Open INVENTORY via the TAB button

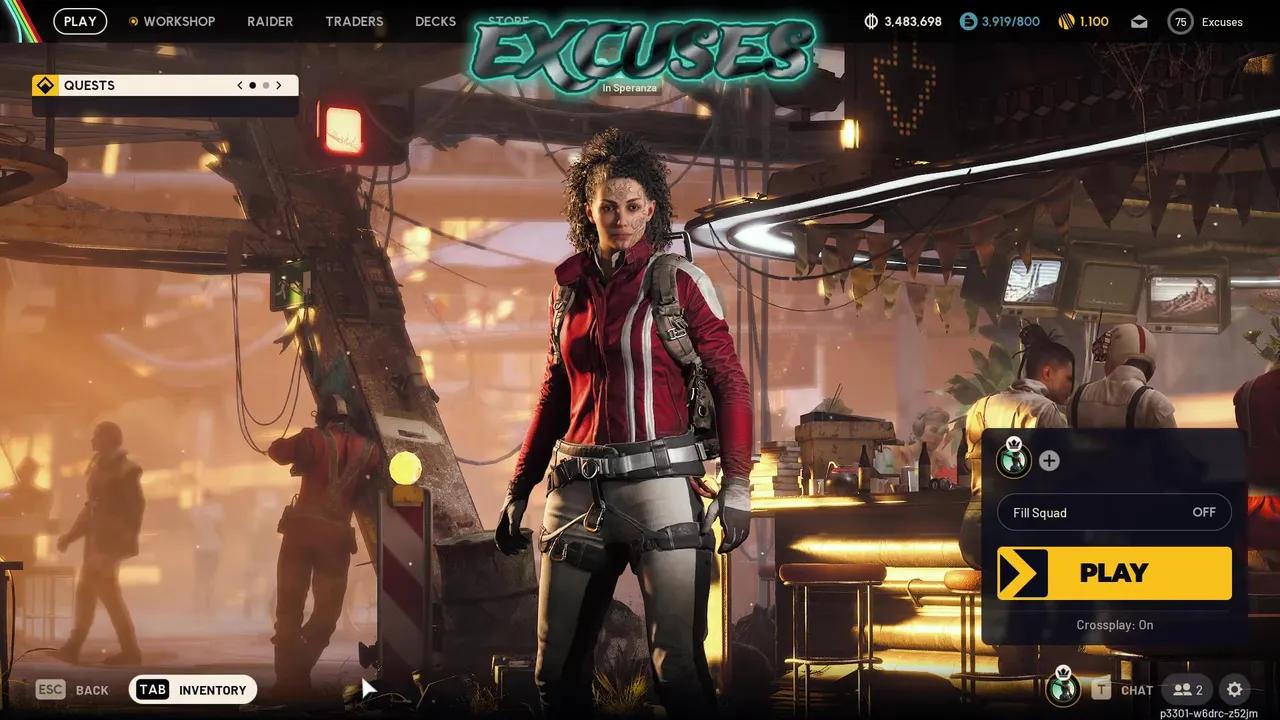tap(152, 689)
